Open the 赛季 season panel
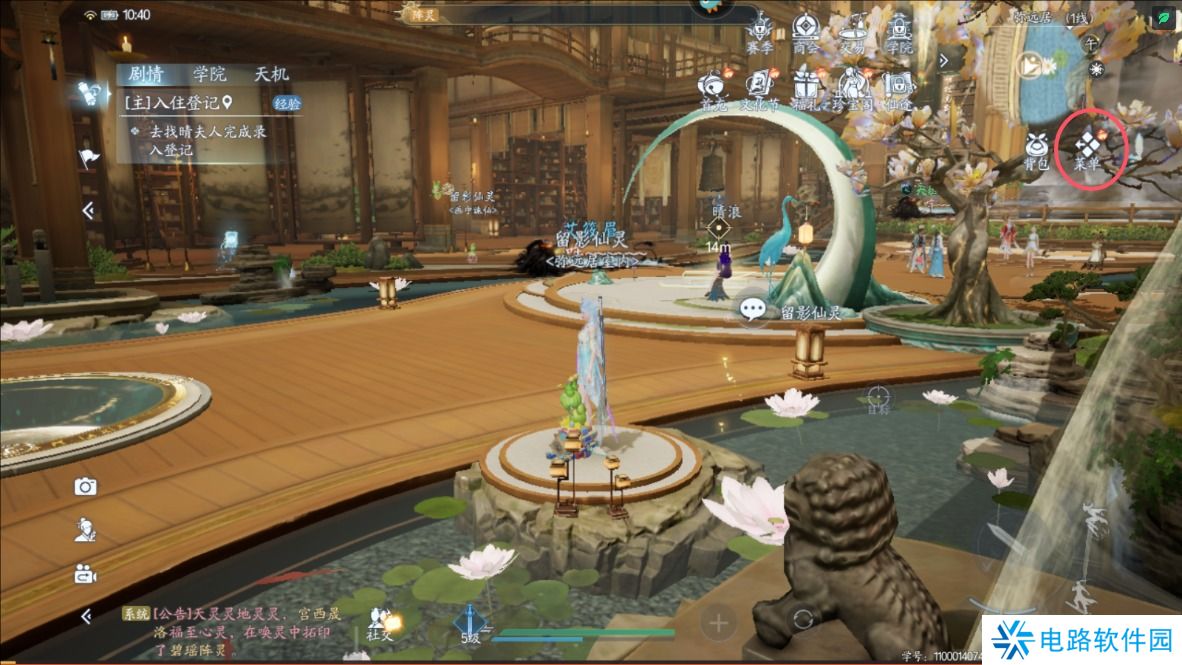 pyautogui.click(x=759, y=30)
